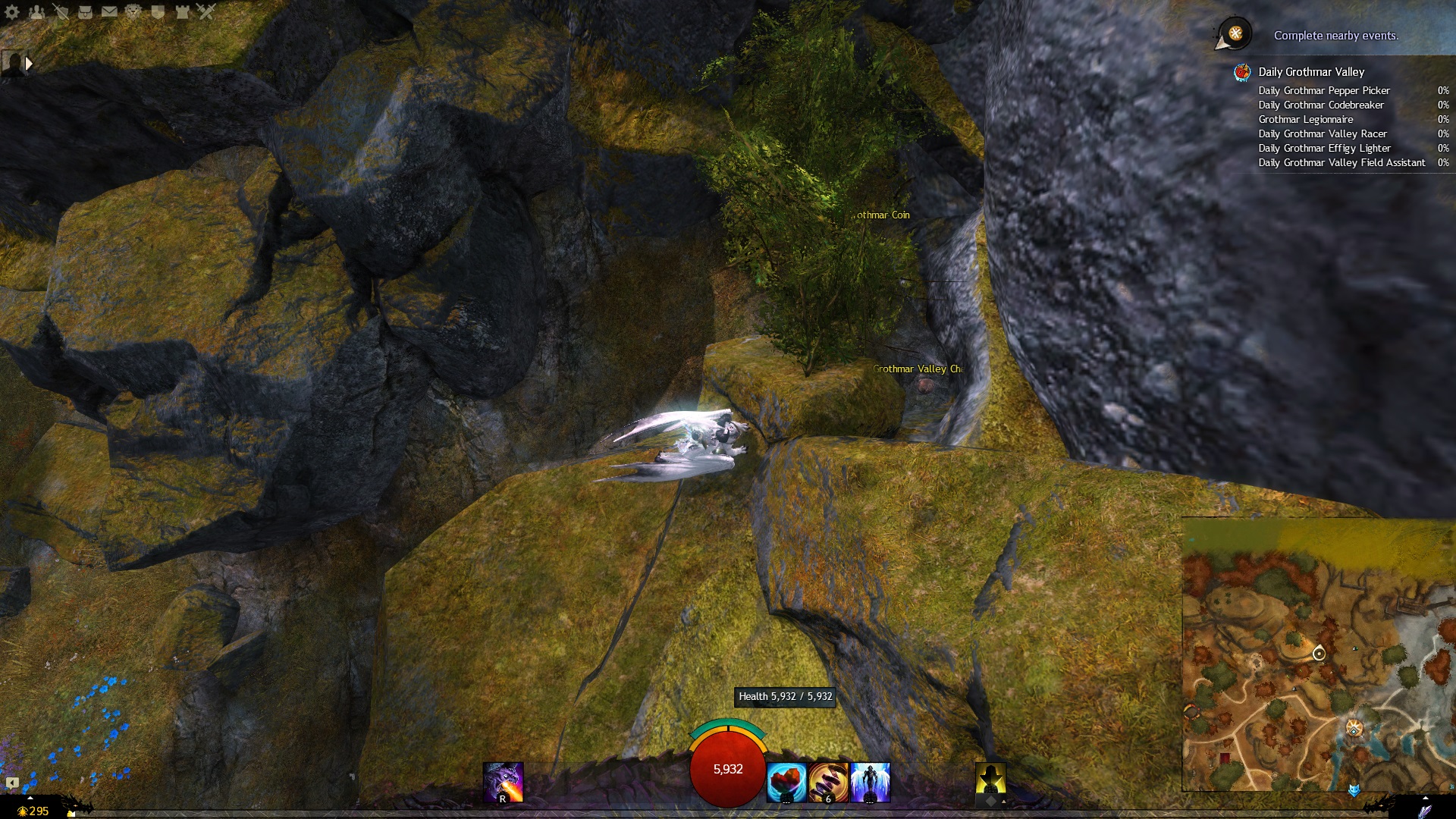Open the World vs World castle-tower icon
Screen dimensions: 1456x819
[x=182, y=11]
